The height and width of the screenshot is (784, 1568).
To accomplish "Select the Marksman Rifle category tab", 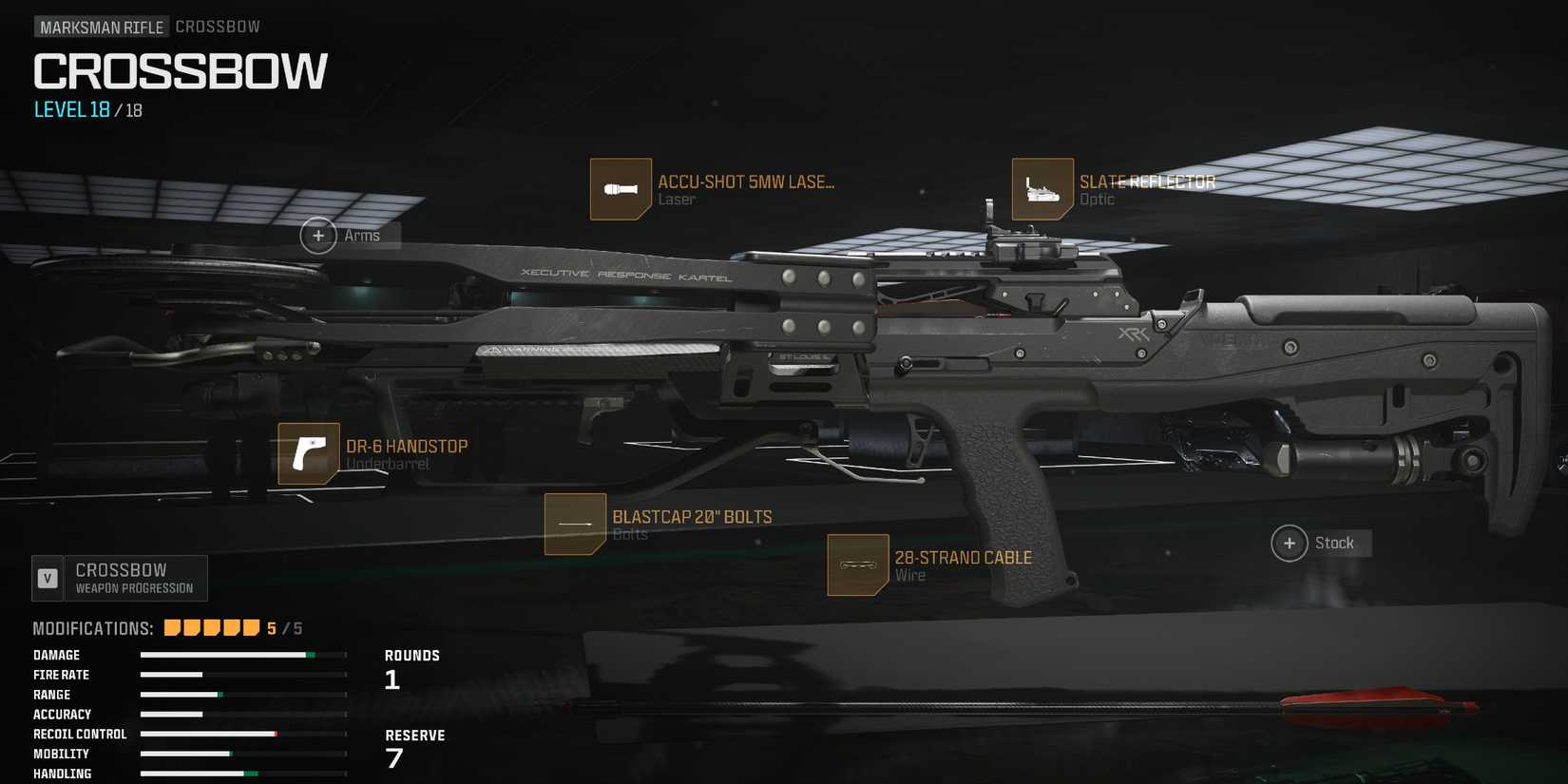I will coord(101,26).
